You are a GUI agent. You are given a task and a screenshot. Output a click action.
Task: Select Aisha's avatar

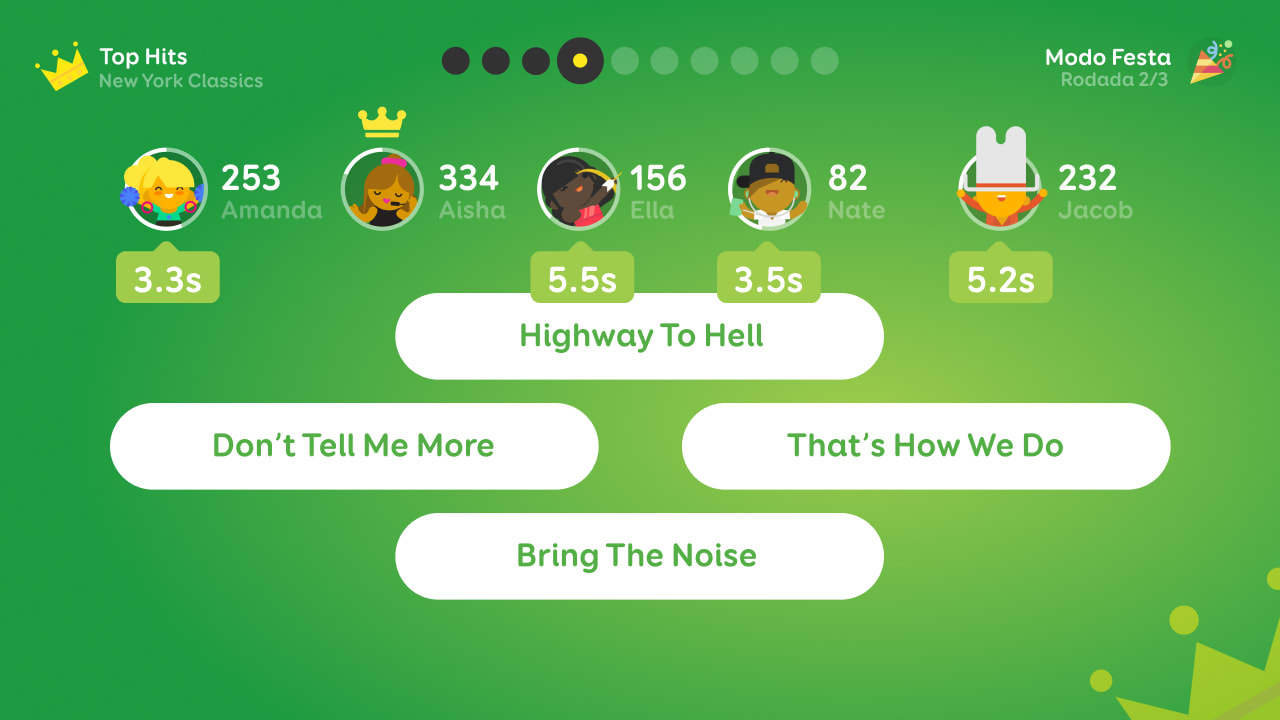pos(383,190)
